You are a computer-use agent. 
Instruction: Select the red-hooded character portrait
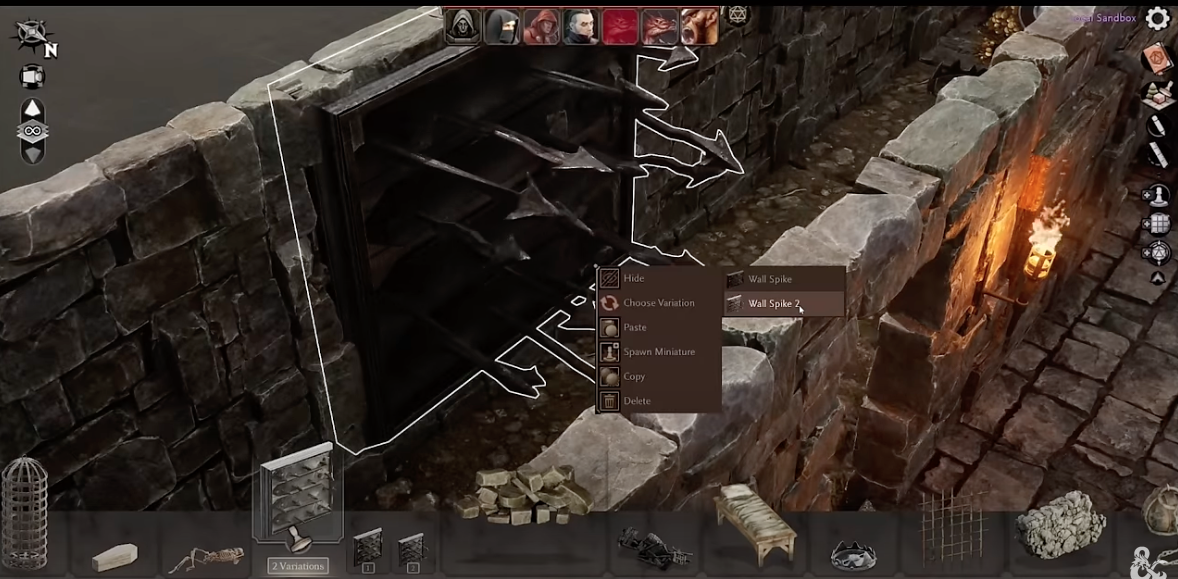(541, 26)
